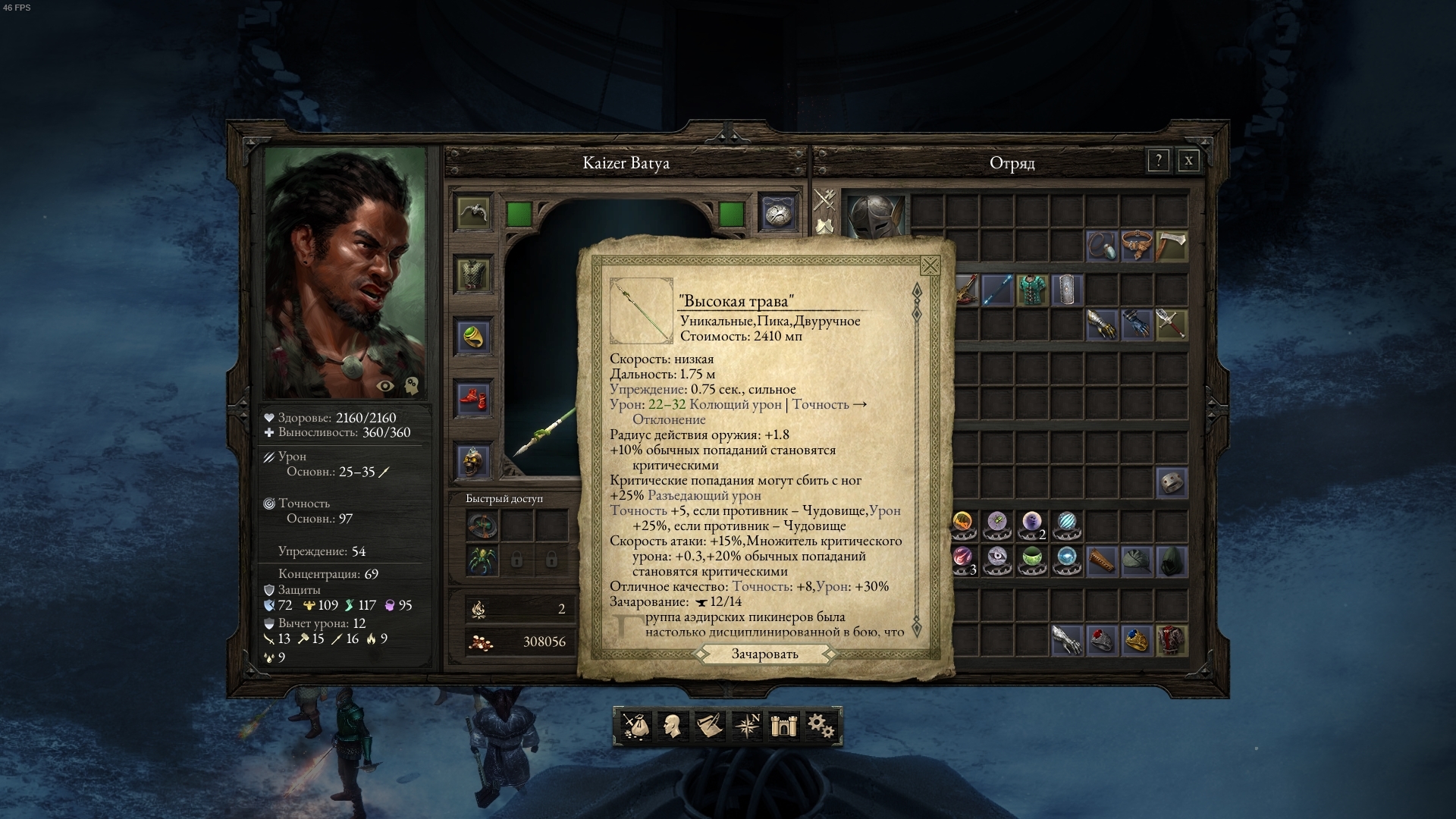
Task: Choose the teal breastplate armor item
Action: 1032,290
